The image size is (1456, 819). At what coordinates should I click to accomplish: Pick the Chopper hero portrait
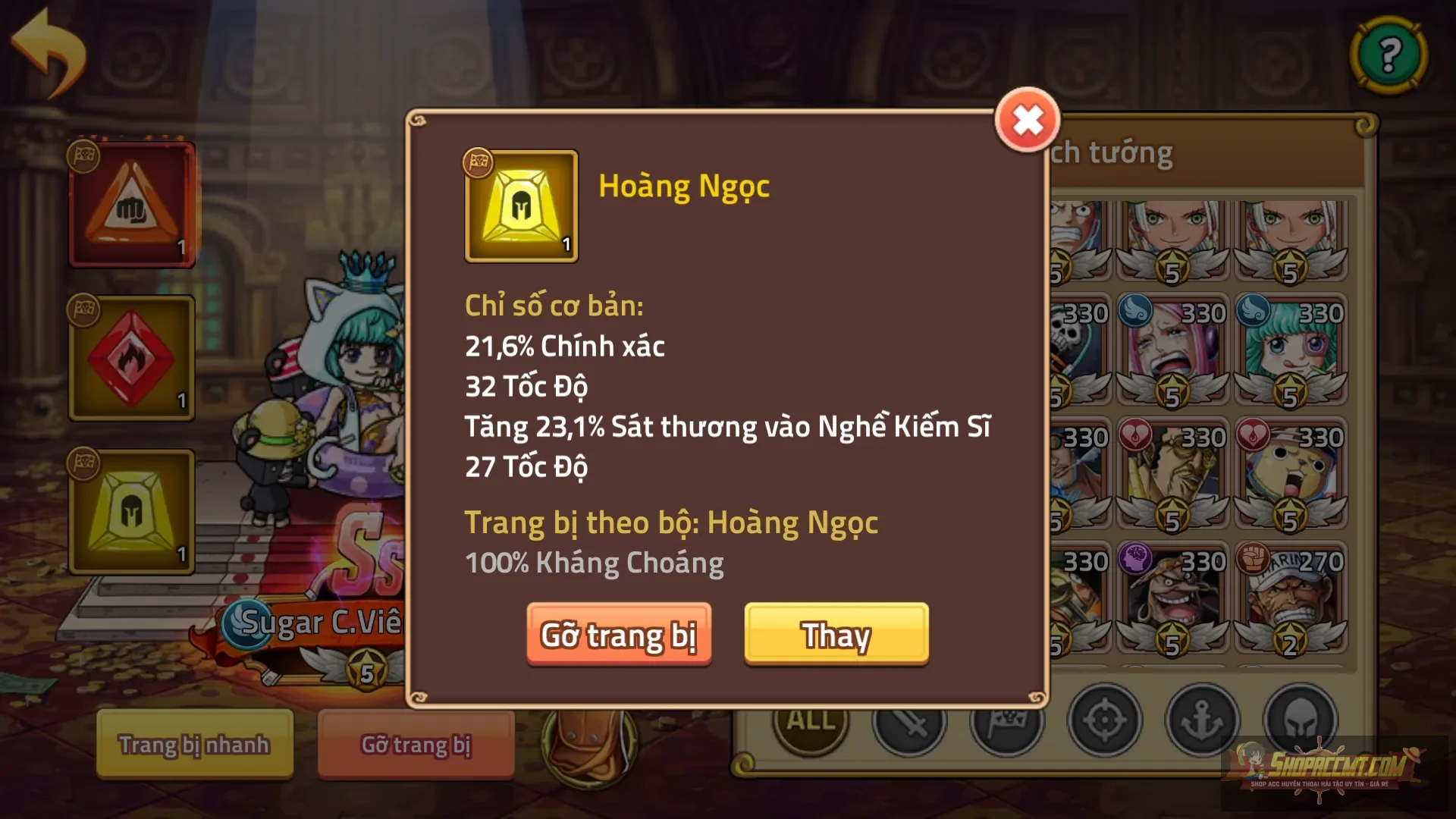tap(1290, 474)
